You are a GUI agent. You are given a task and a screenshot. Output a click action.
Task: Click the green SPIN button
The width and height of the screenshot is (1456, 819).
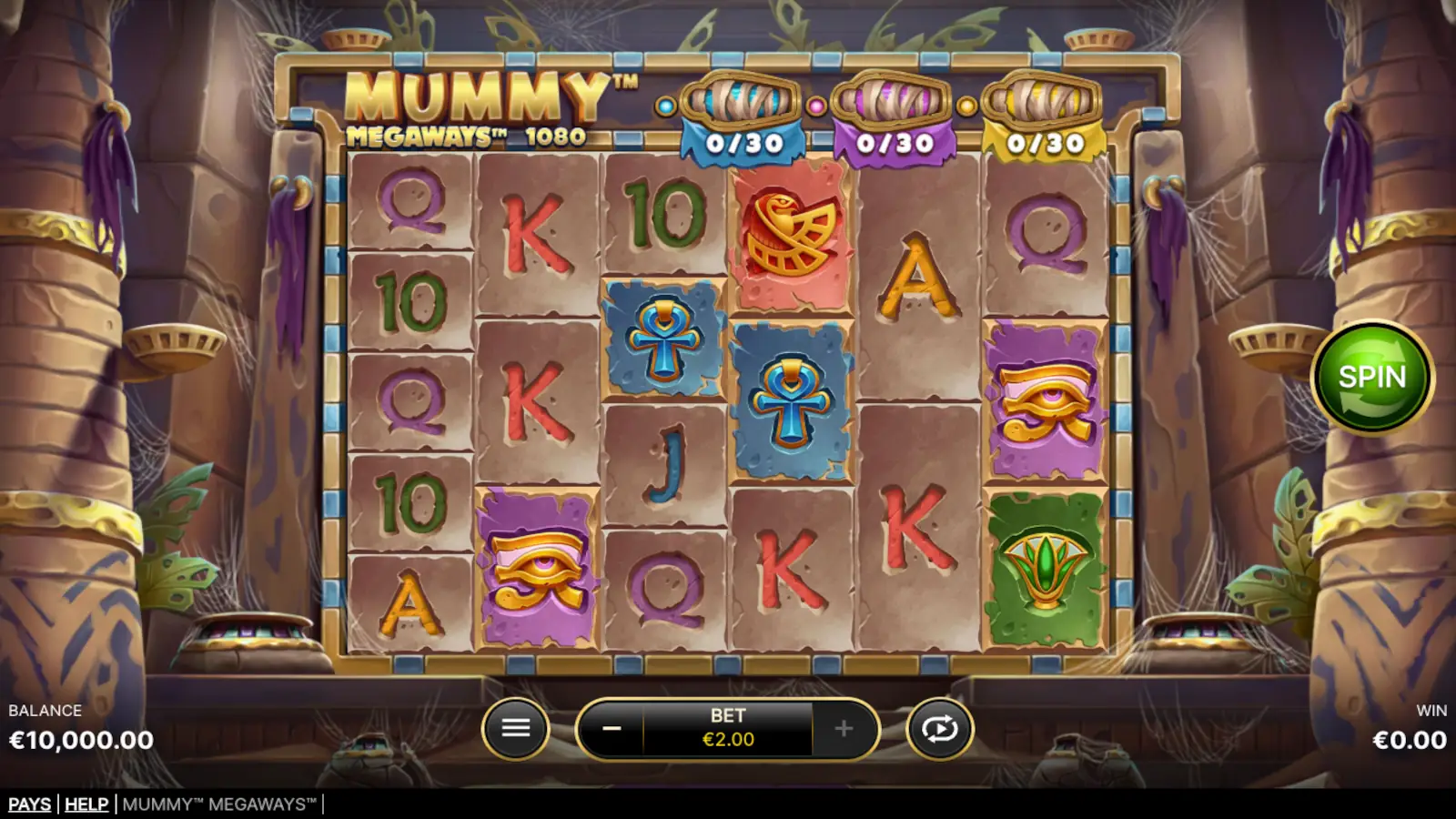click(1375, 376)
